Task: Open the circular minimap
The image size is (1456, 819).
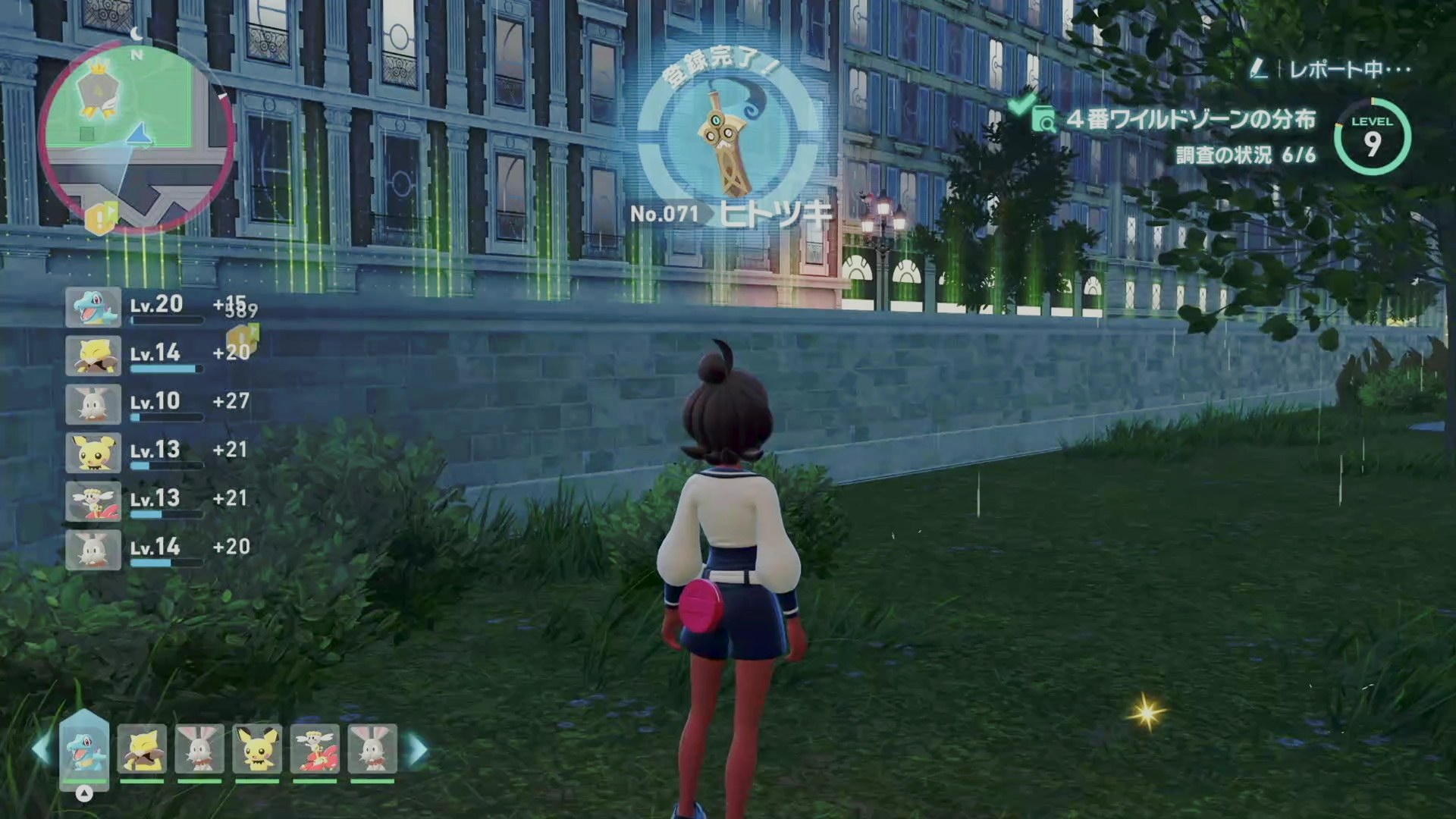Action: coord(136,136)
